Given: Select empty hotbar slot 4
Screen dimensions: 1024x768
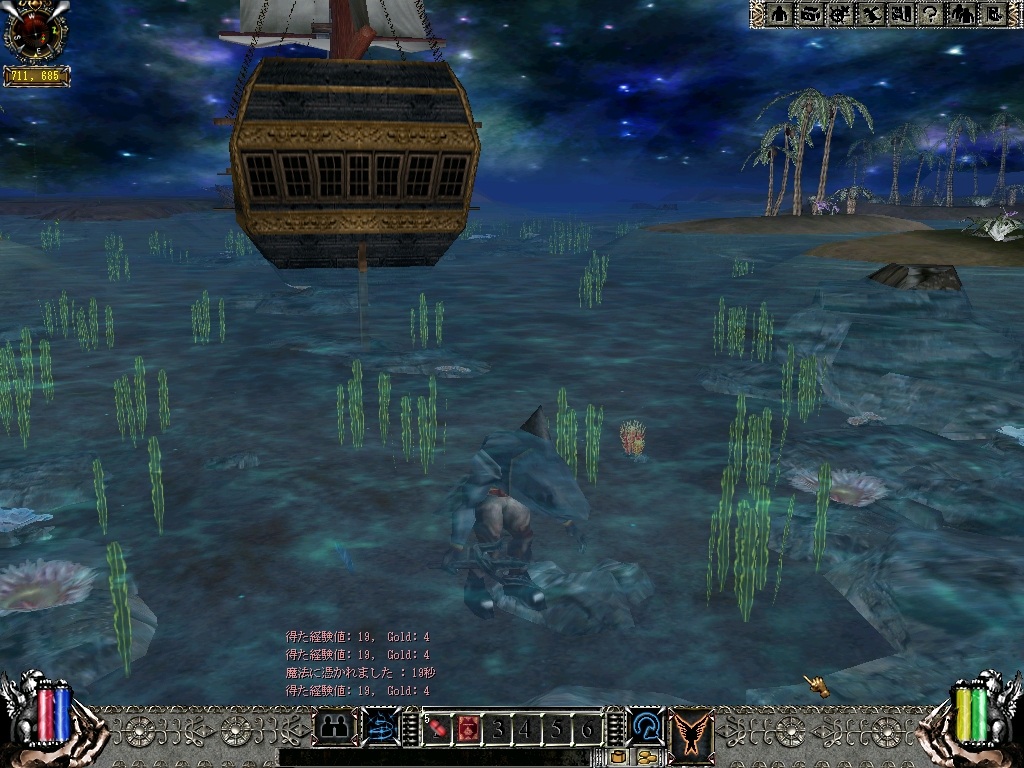Looking at the screenshot, I should [x=526, y=730].
